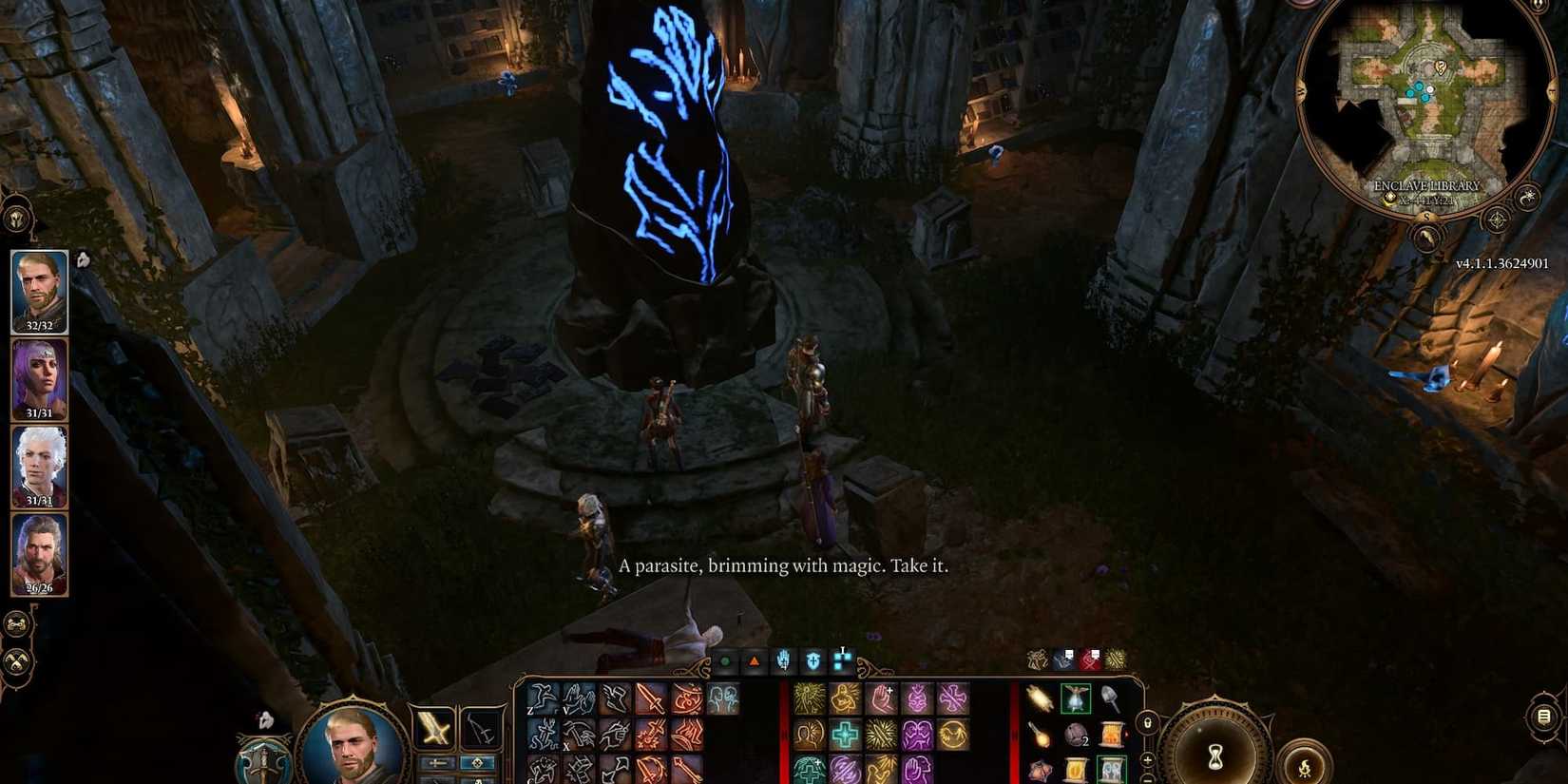1568x784 pixels.
Task: Lock the hotbar with the padlock toggle
Action: [x=1148, y=722]
